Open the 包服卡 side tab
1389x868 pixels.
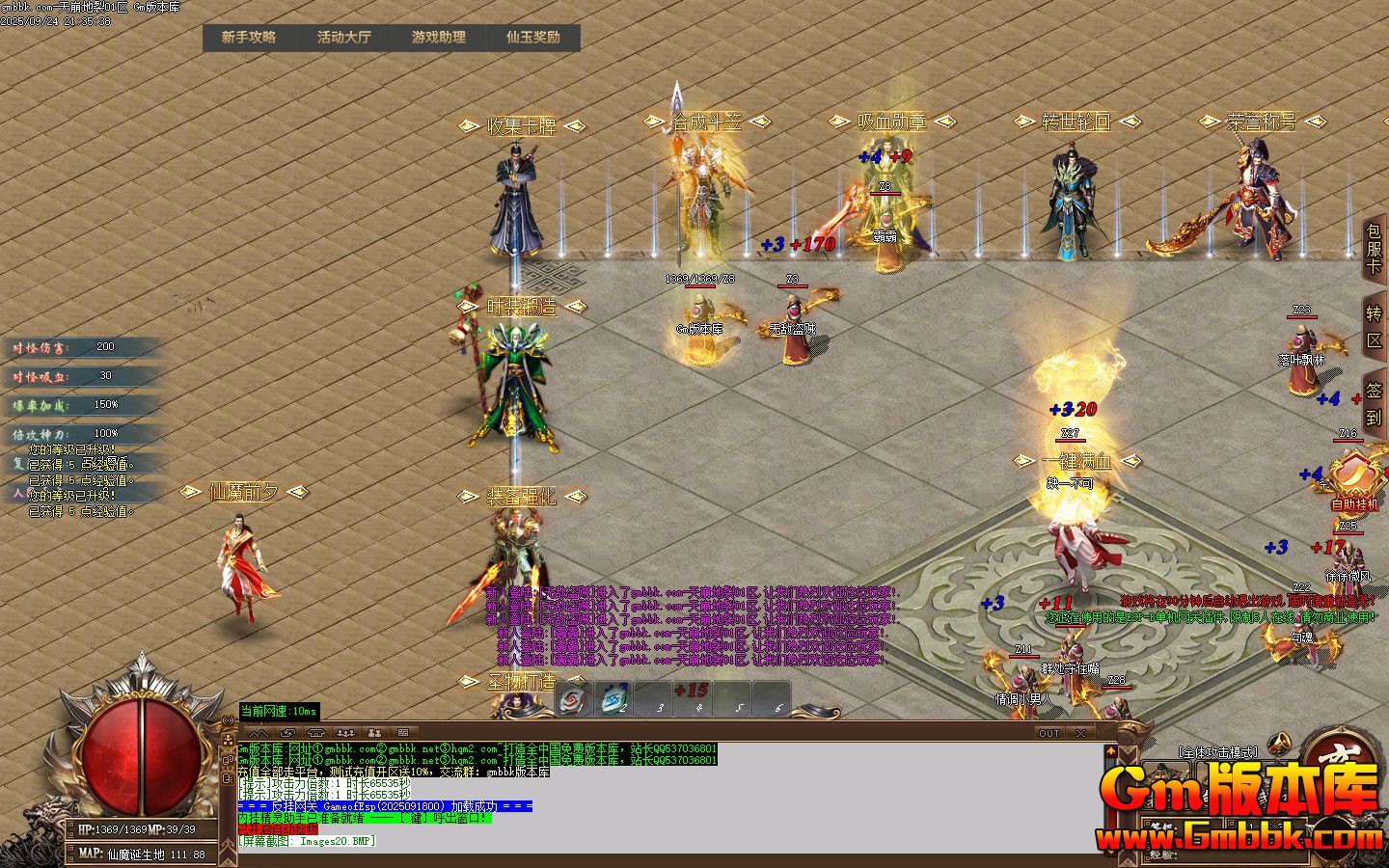[x=1374, y=249]
